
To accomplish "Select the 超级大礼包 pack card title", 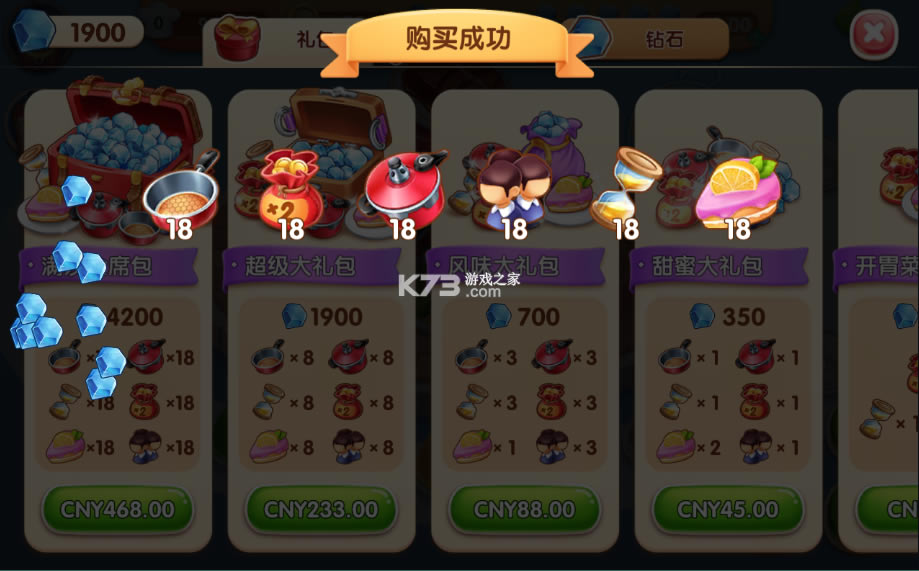I will click(300, 266).
